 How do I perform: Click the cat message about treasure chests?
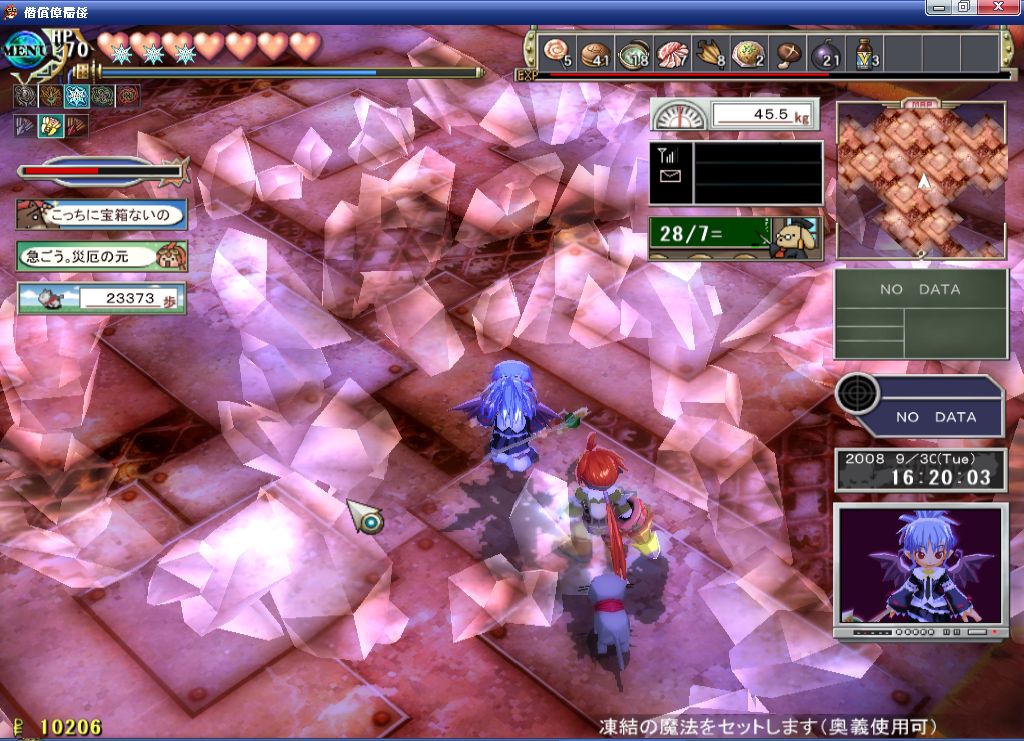coord(101,214)
